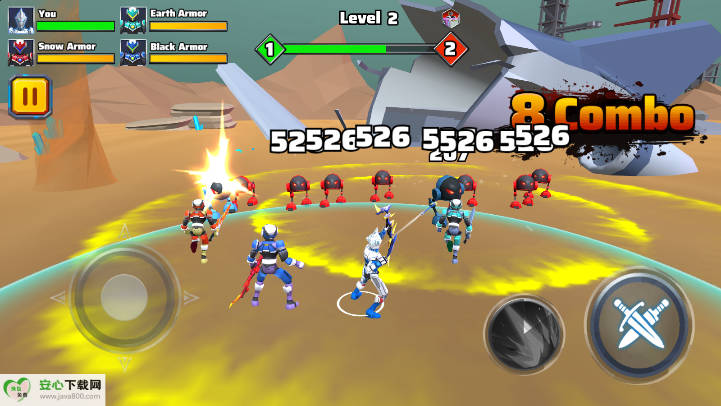Select the Black Armor teammate portrait
The width and height of the screenshot is (721, 406).
133,51
